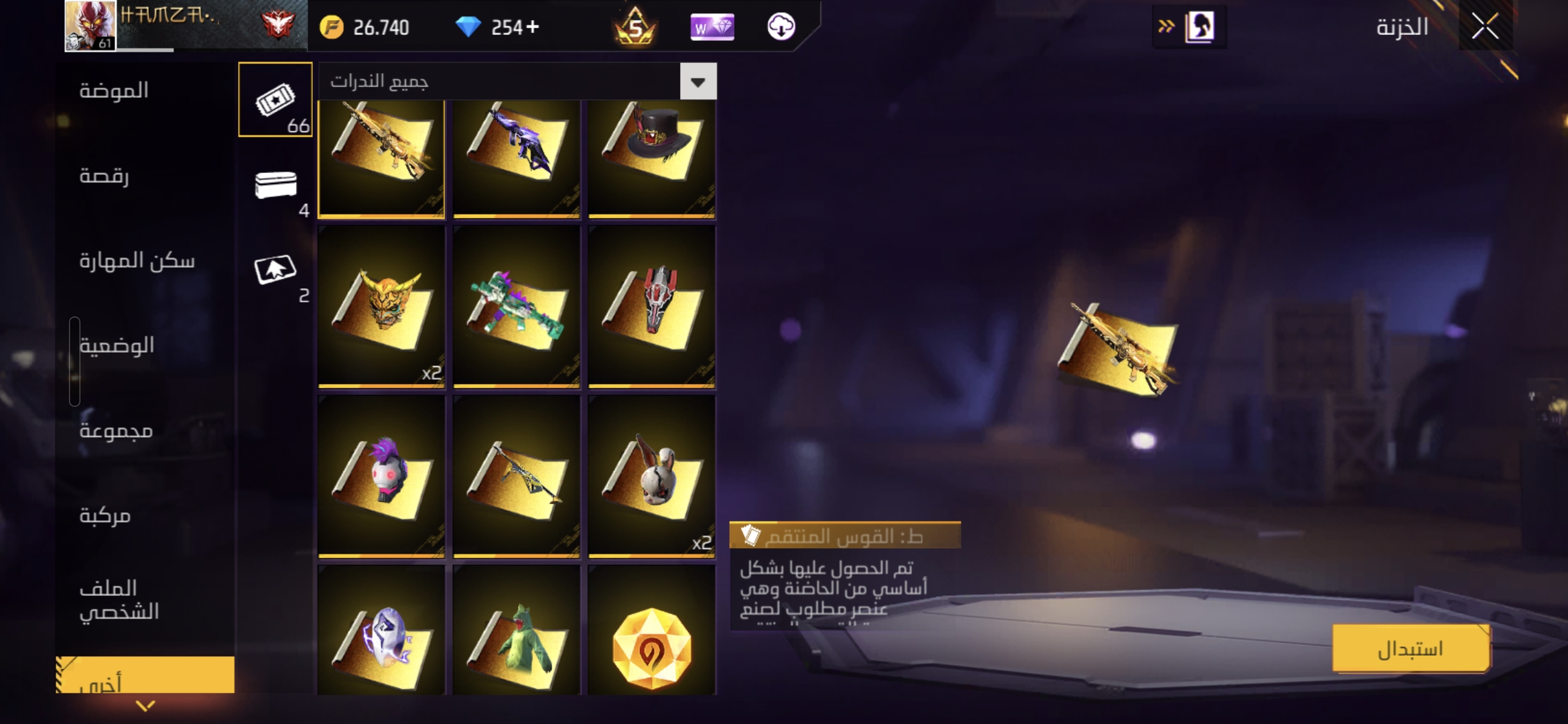Click the download cloud icon

click(x=781, y=27)
